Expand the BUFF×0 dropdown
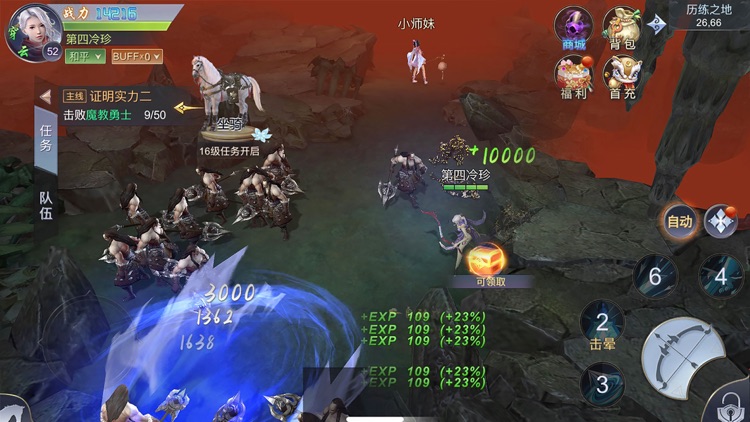Image resolution: width=750 pixels, height=422 pixels. [x=135, y=57]
